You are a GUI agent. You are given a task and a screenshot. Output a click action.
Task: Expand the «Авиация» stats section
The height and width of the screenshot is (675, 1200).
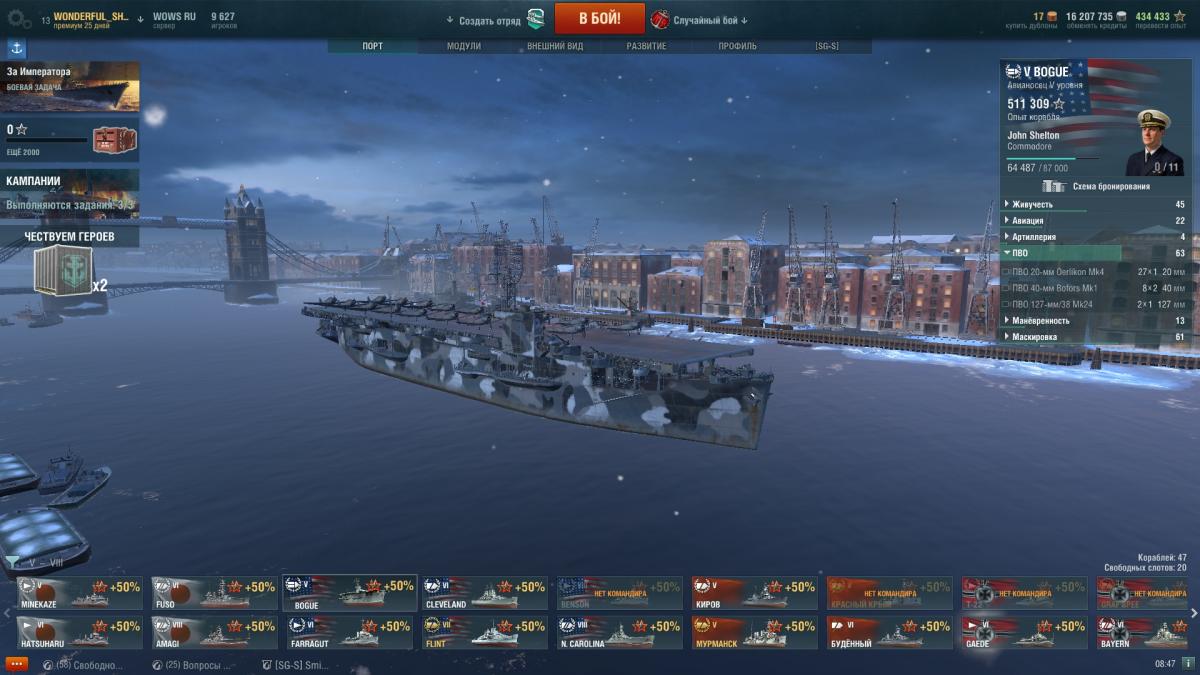click(1028, 220)
